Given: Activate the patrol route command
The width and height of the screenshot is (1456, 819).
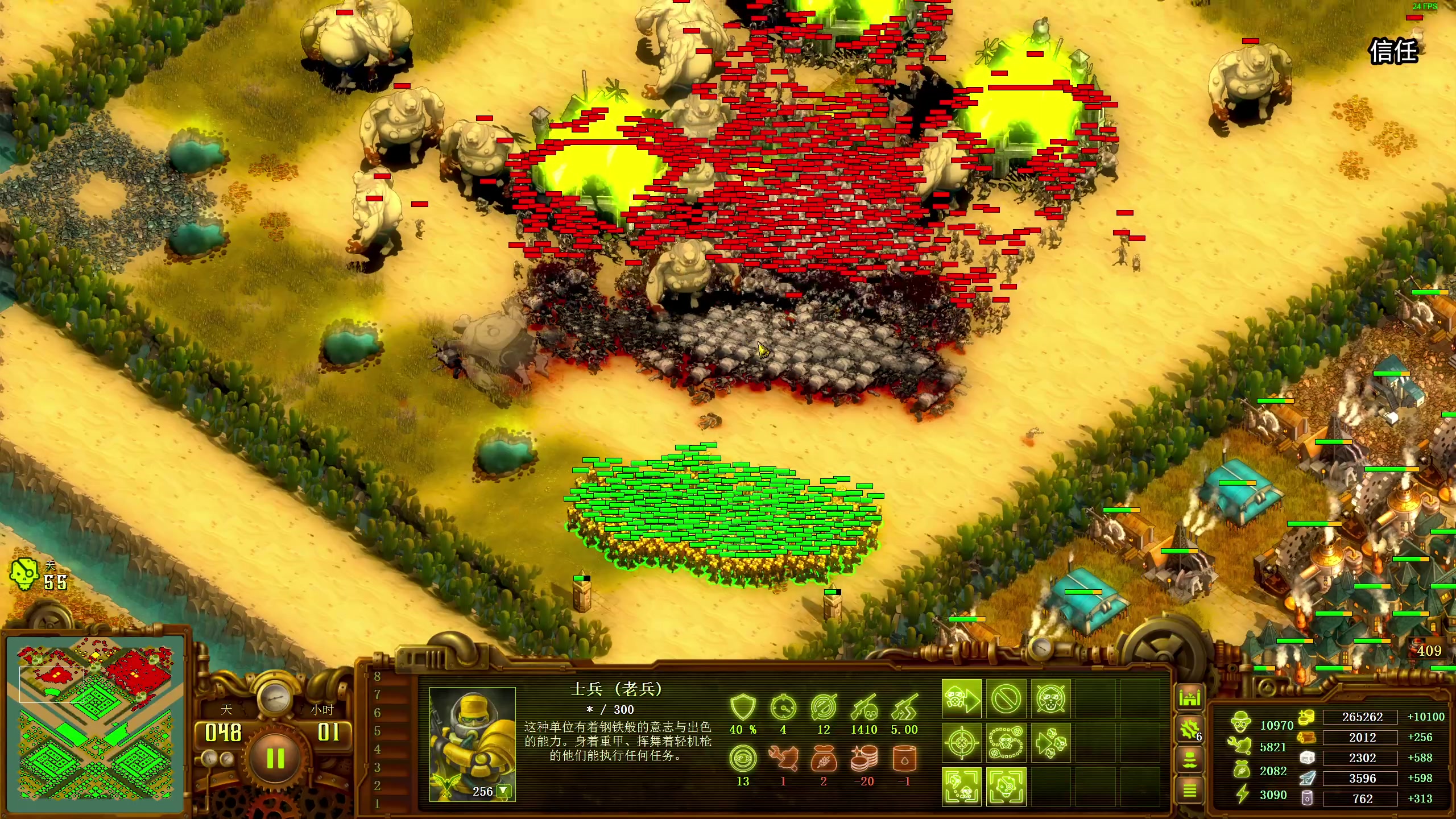Looking at the screenshot, I should (x=1006, y=743).
